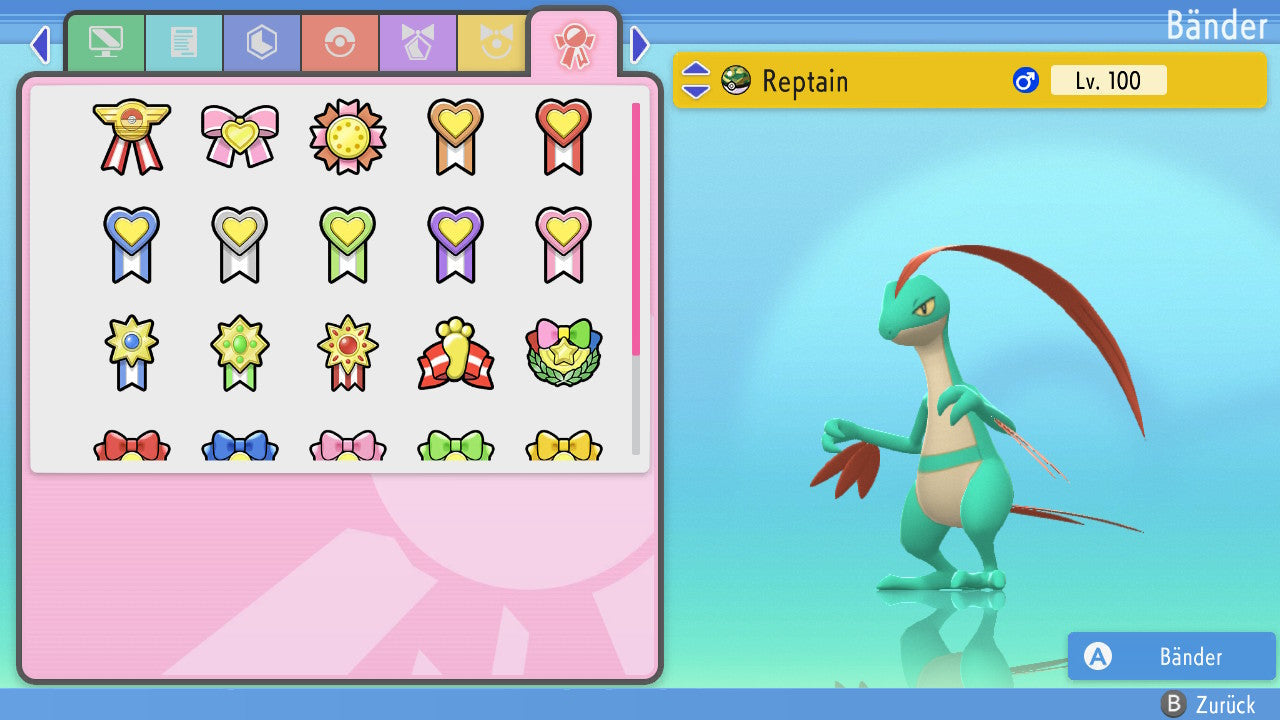Switch Pokémon using the up-down arrows beside Reptain
The image size is (1280, 720).
[696, 80]
